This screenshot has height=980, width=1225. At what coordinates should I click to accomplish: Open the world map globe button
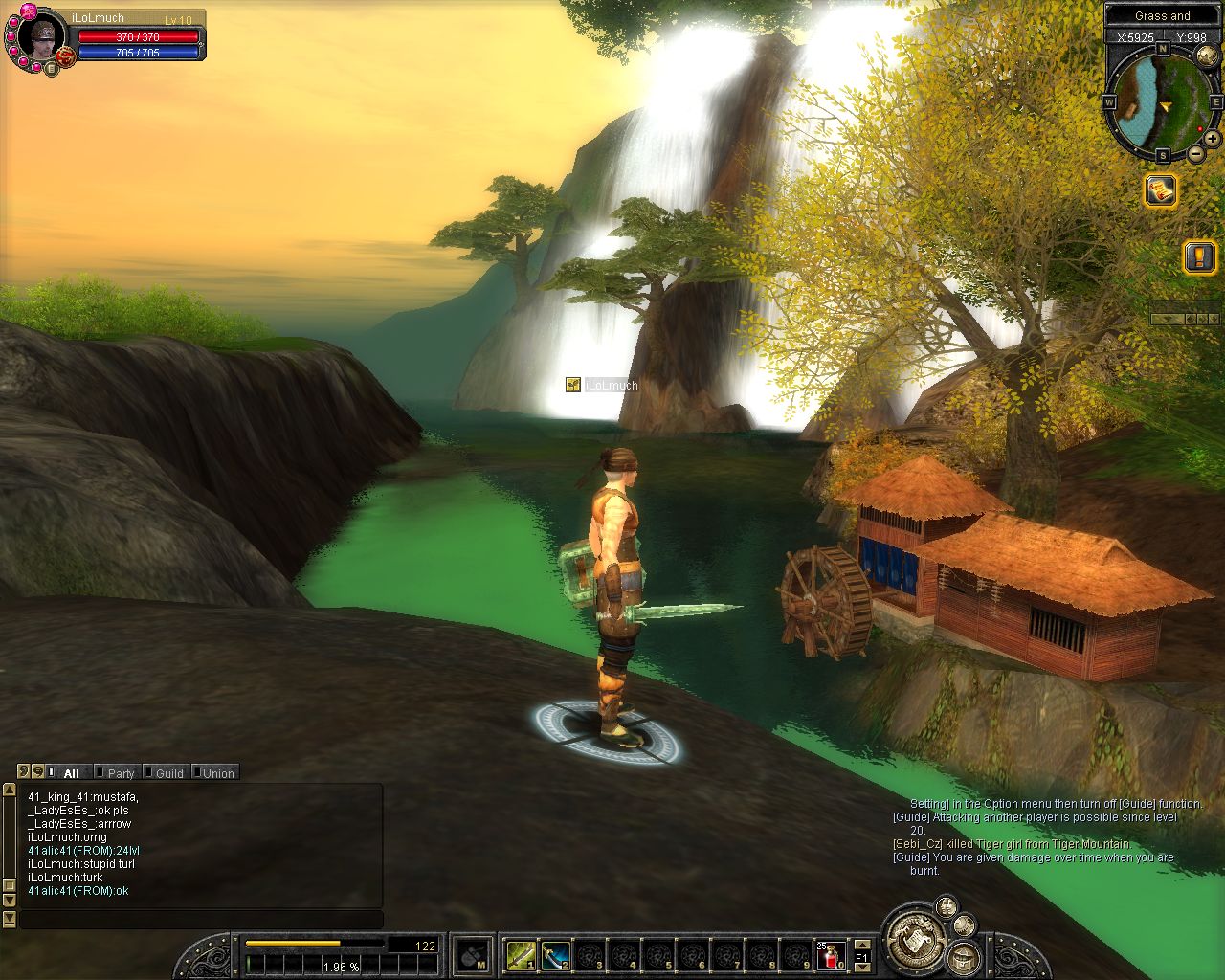tap(1207, 56)
